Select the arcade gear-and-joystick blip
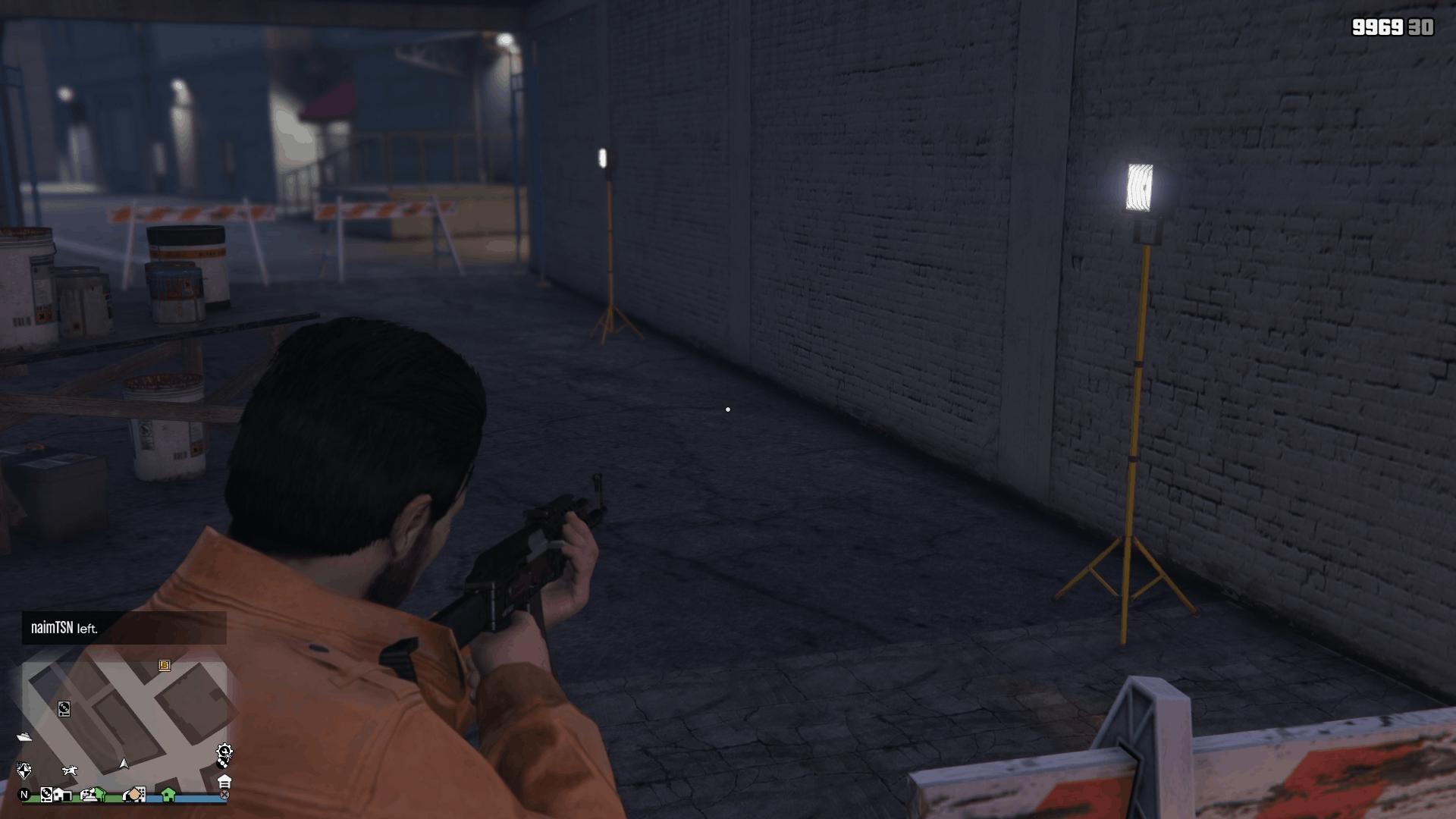Viewport: 1456px width, 819px height. pyautogui.click(x=224, y=750)
